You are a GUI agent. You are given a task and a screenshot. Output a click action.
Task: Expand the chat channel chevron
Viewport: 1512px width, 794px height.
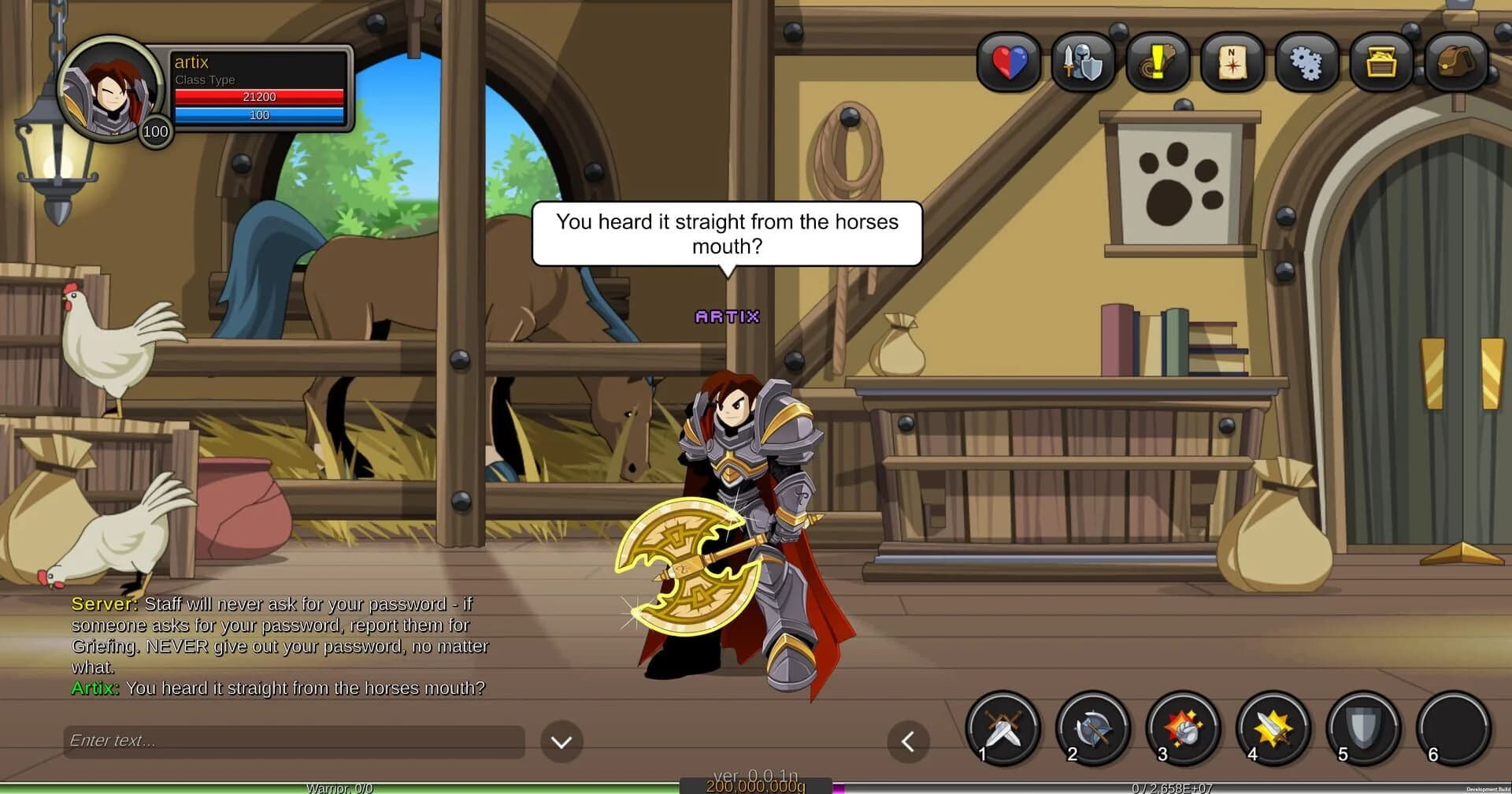click(561, 741)
